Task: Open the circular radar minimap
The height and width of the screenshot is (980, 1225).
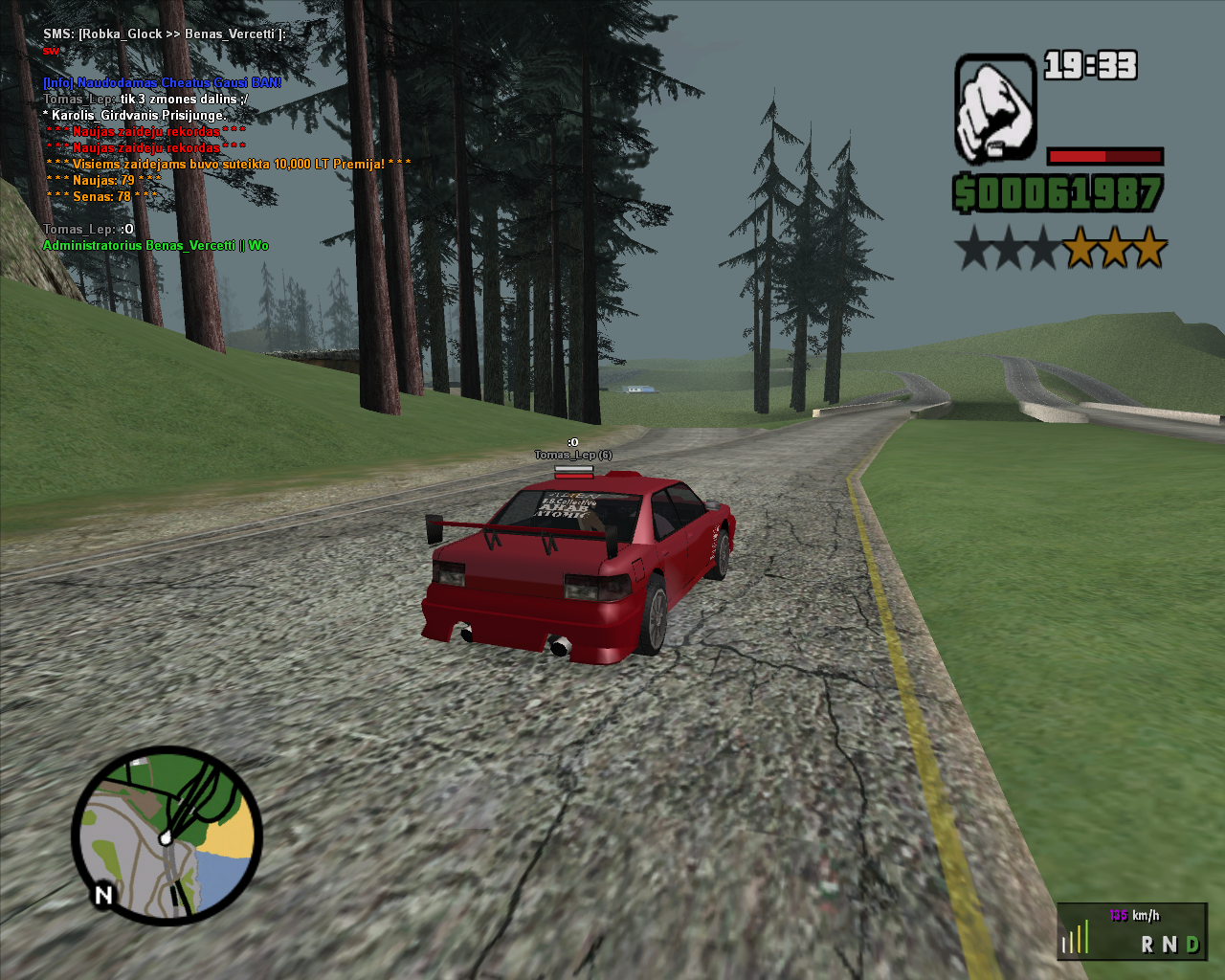Action: tap(167, 835)
